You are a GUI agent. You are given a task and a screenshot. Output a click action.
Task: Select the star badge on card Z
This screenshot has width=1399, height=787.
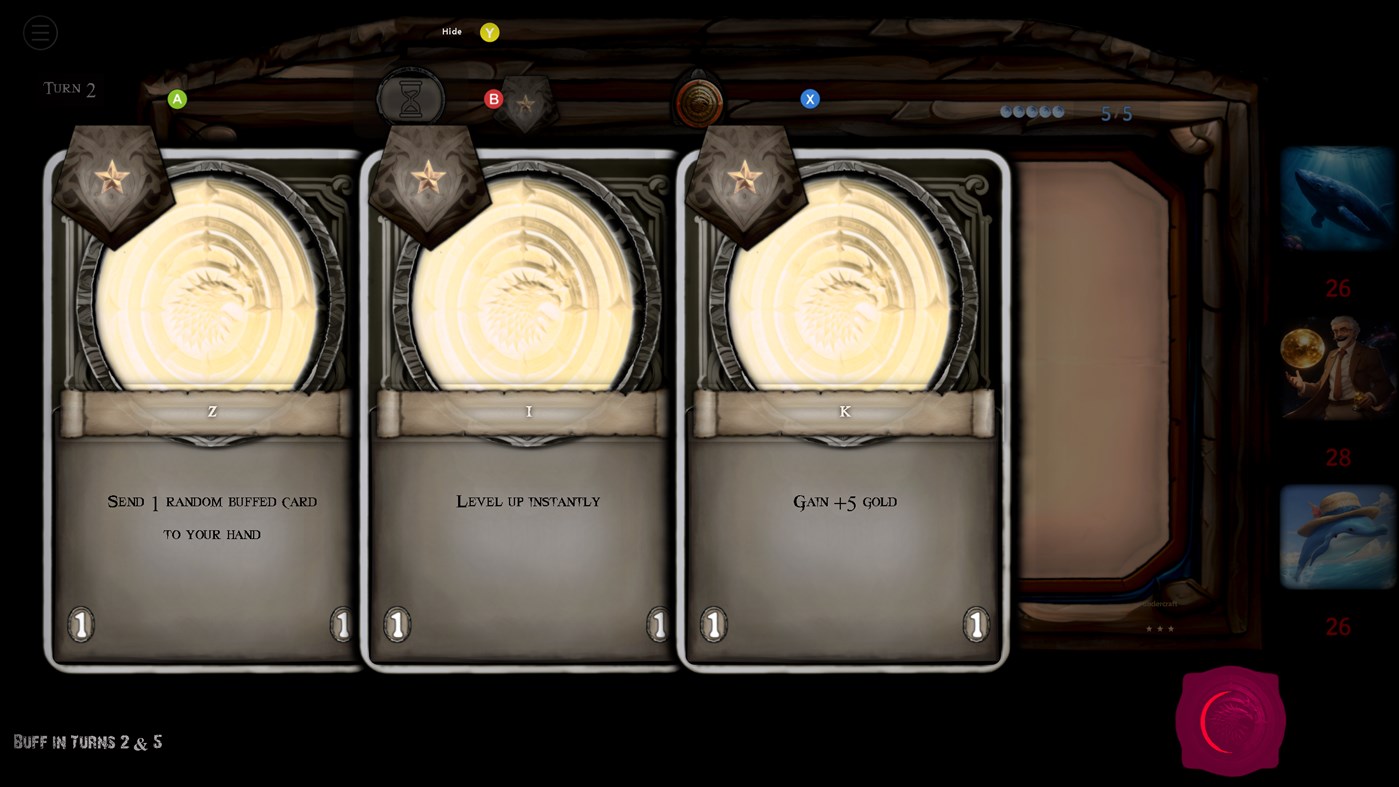(114, 178)
